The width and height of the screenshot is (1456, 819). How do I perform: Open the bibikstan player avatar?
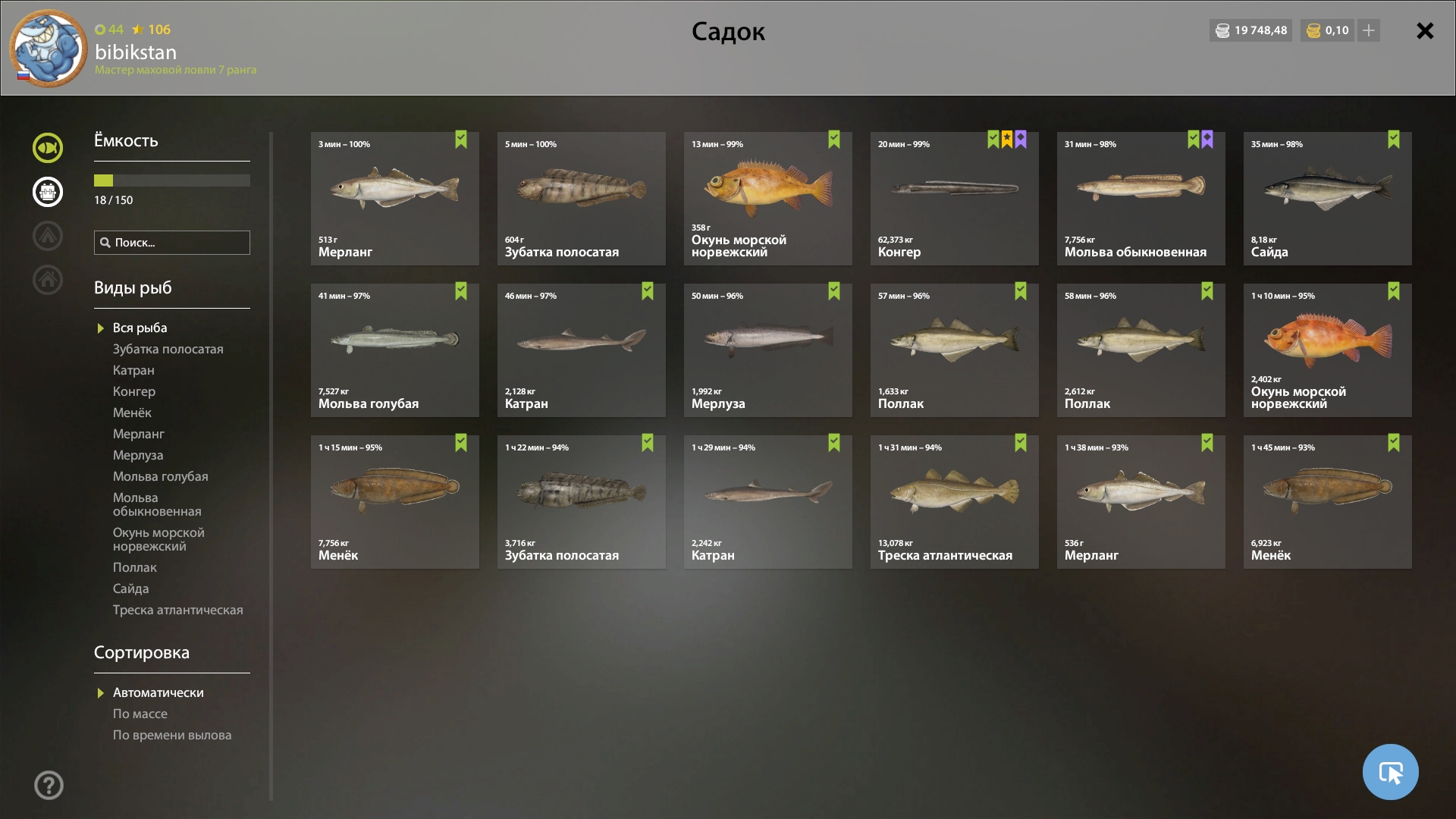[x=48, y=49]
